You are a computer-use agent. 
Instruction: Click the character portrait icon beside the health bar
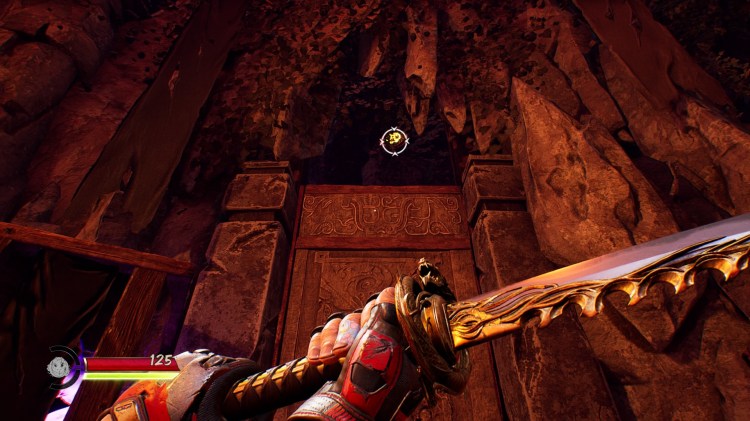(x=60, y=366)
